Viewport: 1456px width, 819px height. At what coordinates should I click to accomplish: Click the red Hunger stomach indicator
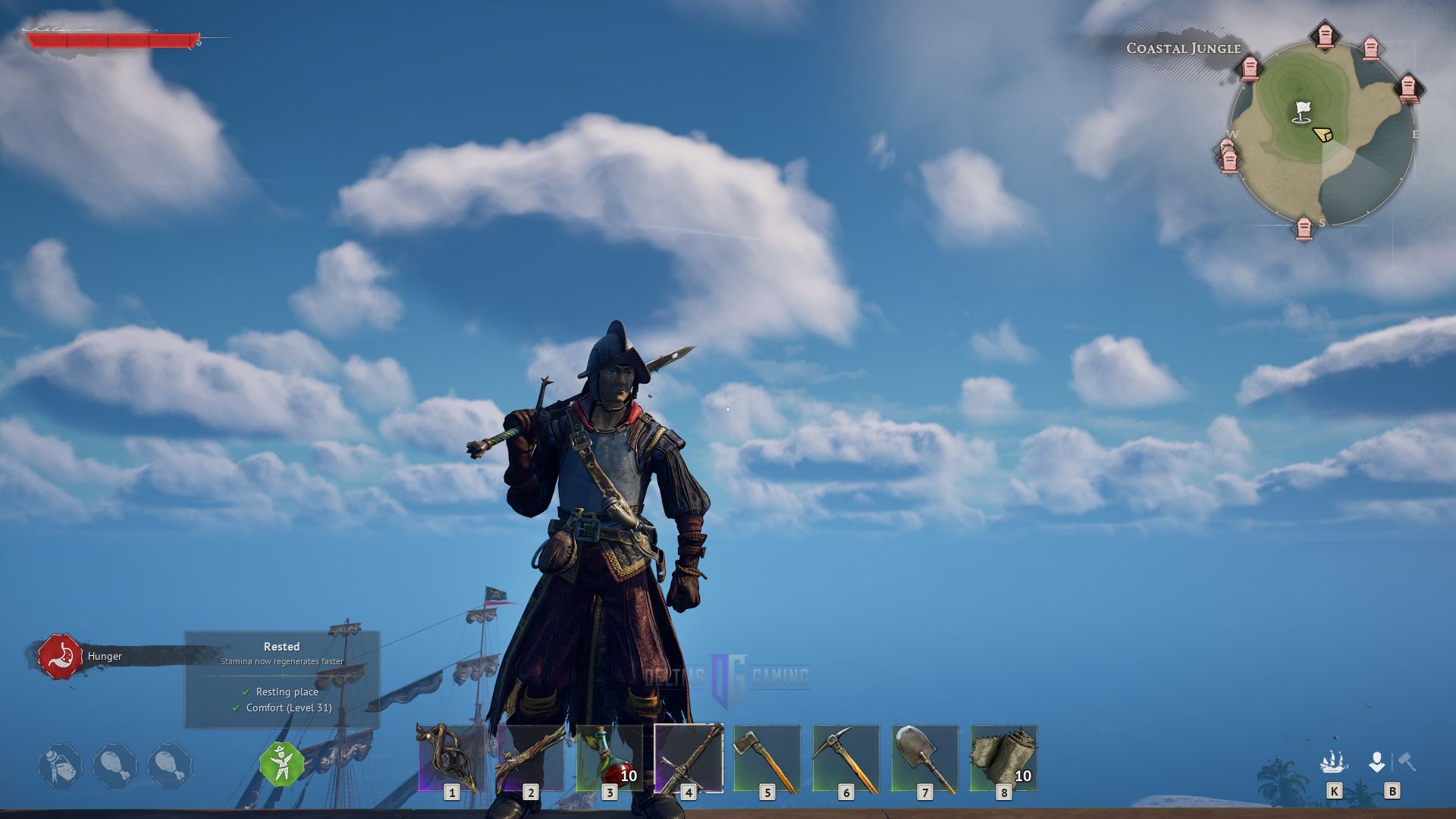(x=59, y=654)
